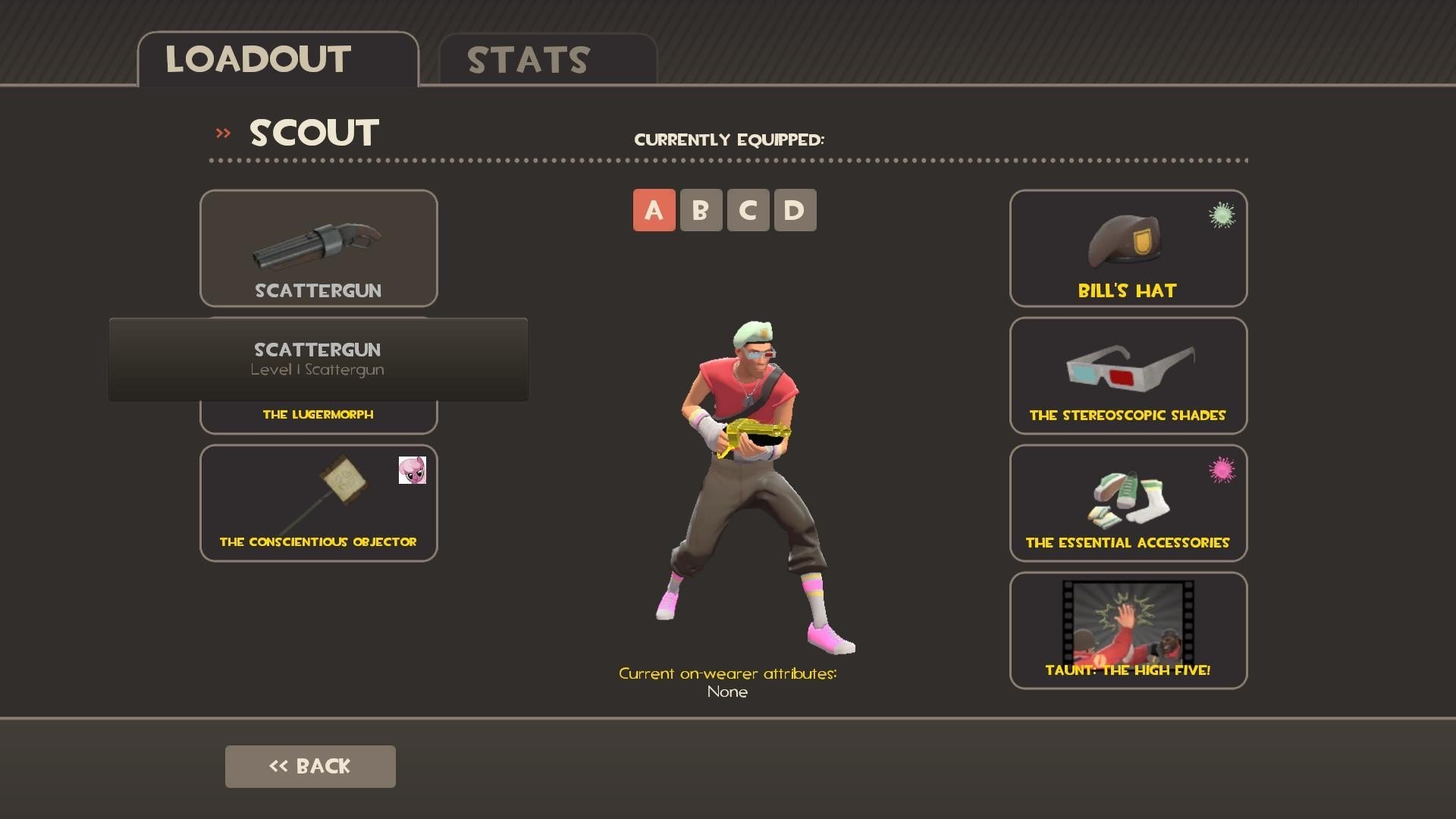Select loadout preset A

[x=654, y=210]
